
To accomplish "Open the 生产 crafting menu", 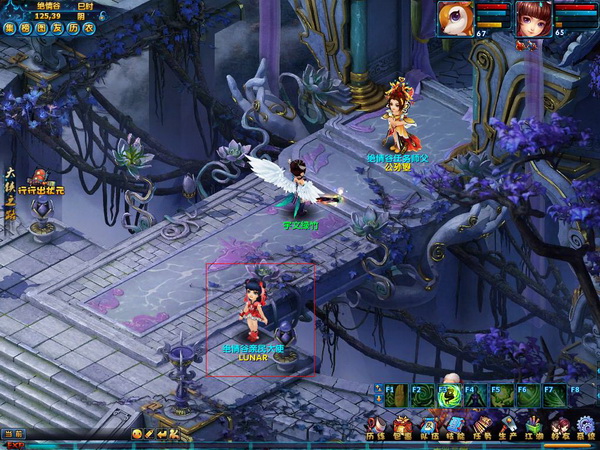I will point(507,426).
